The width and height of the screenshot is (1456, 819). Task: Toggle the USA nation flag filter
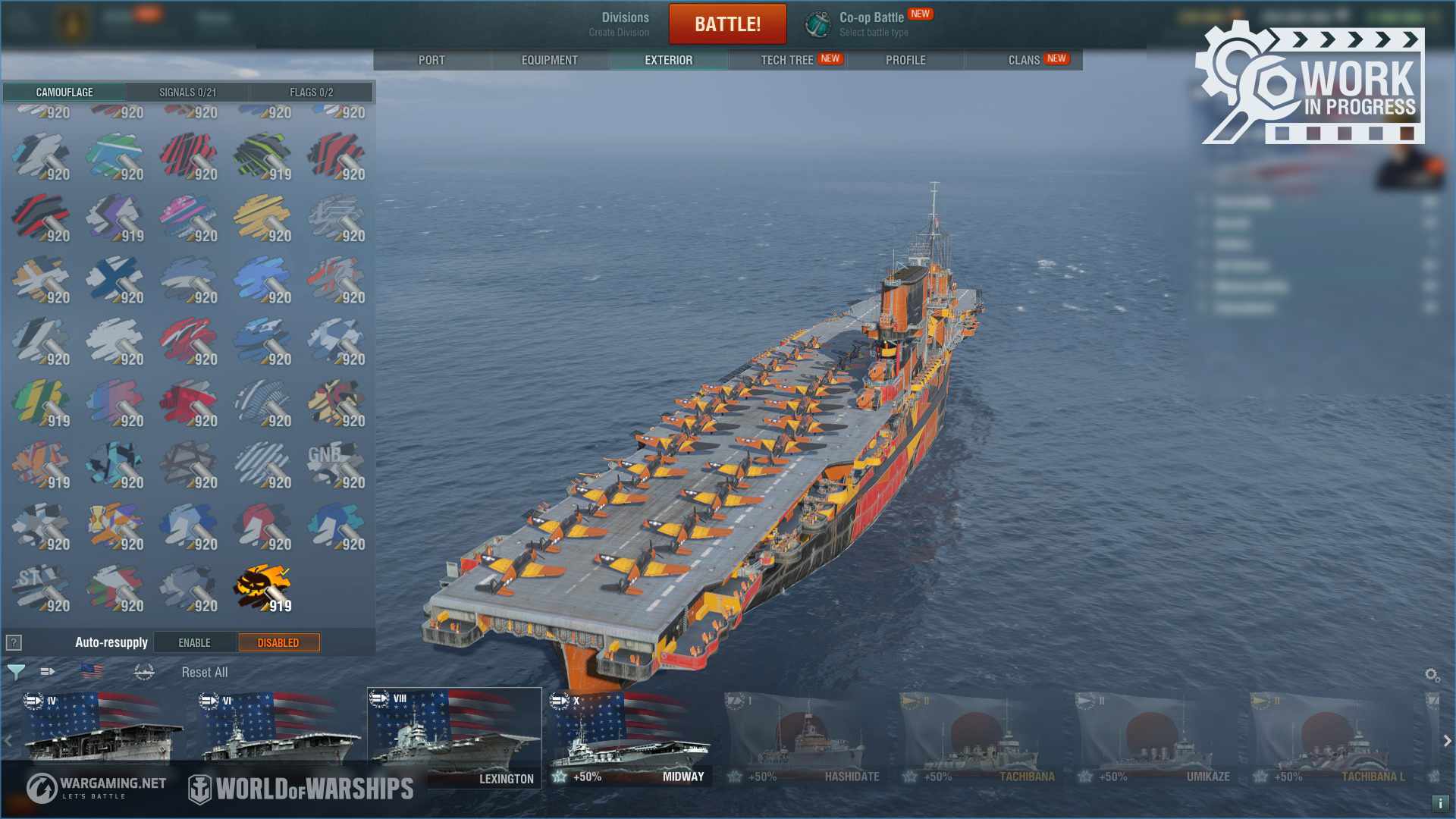pos(92,671)
